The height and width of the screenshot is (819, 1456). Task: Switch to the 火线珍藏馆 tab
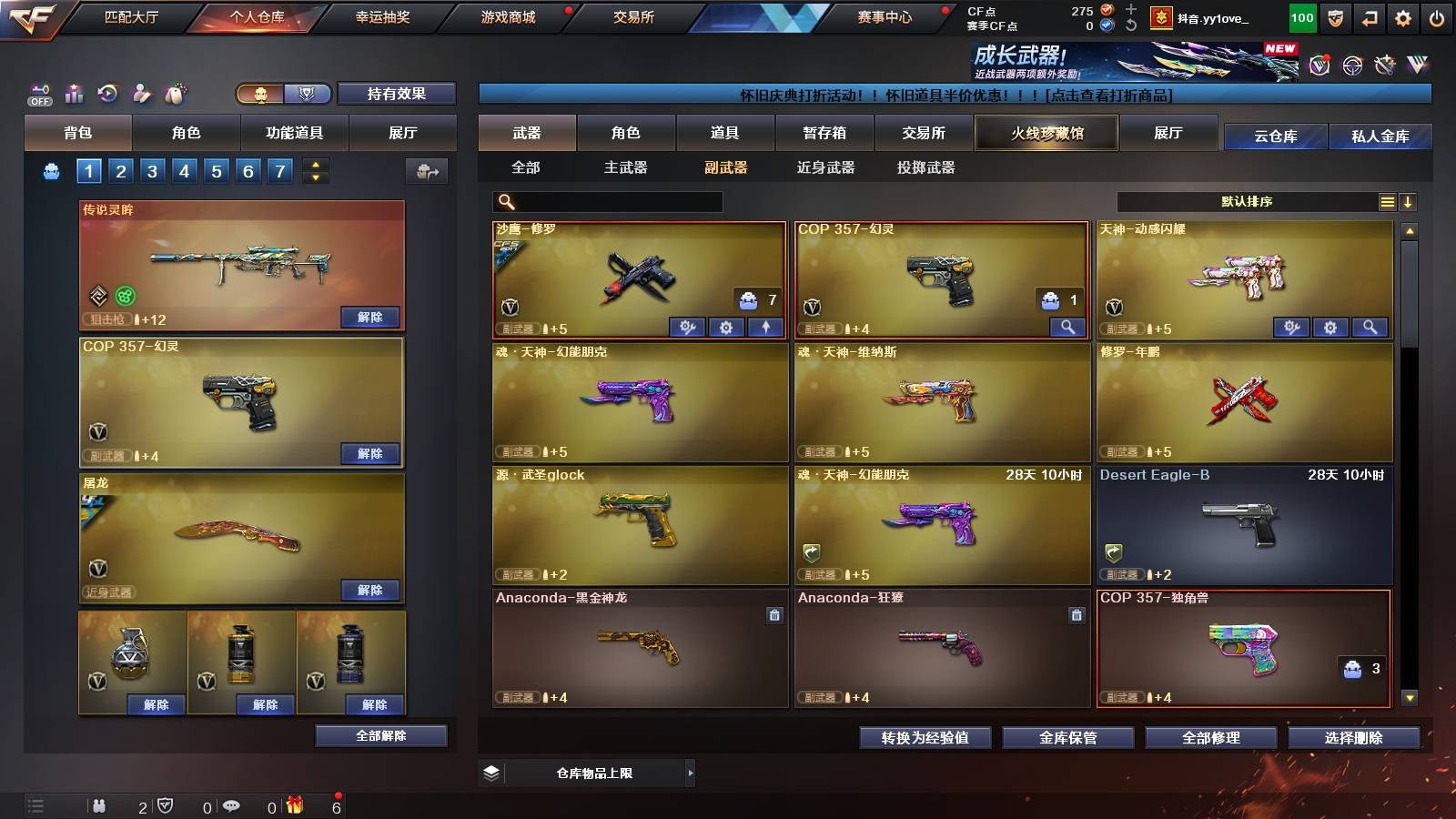[1046, 133]
